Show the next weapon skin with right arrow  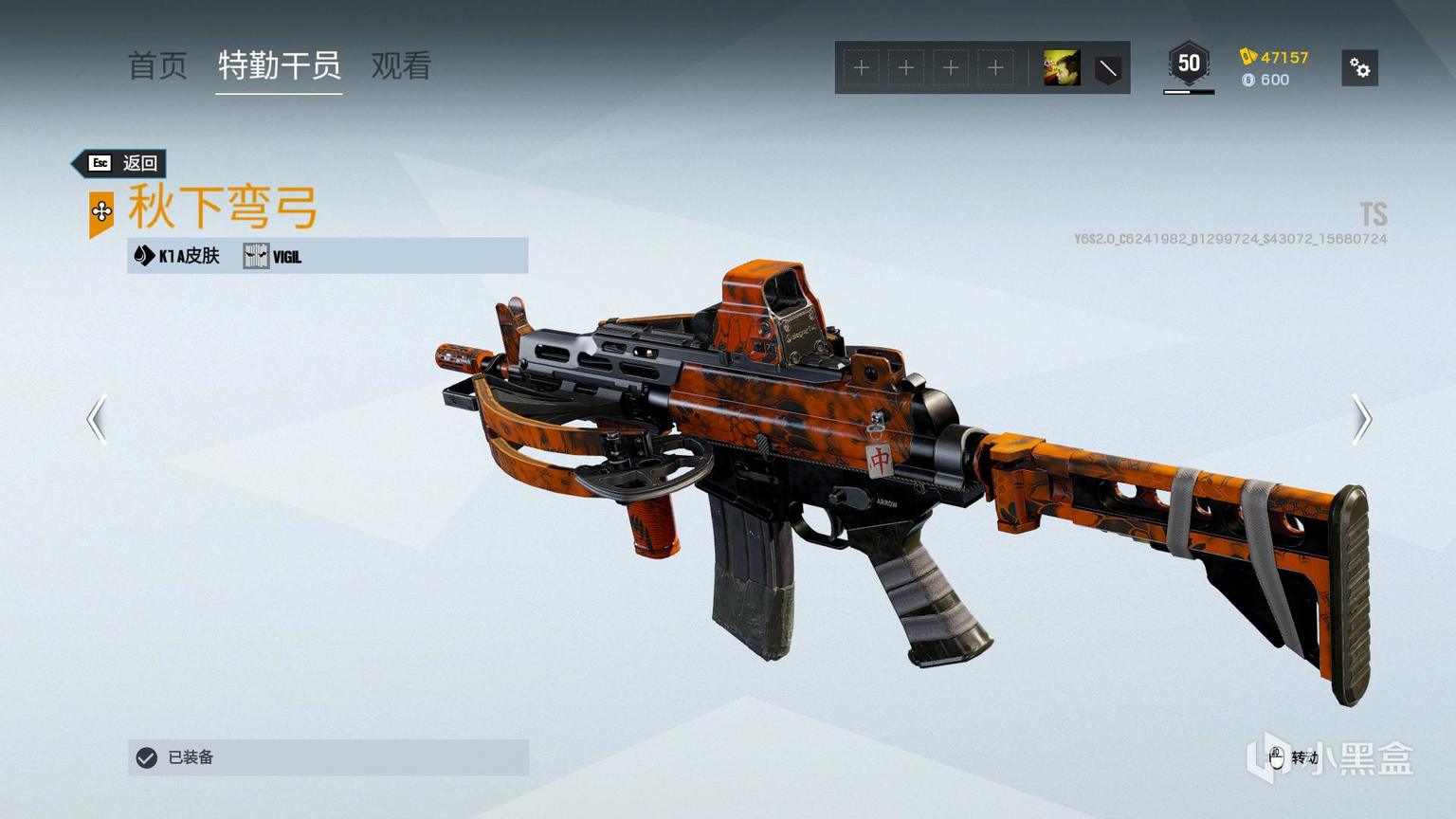(x=1361, y=419)
